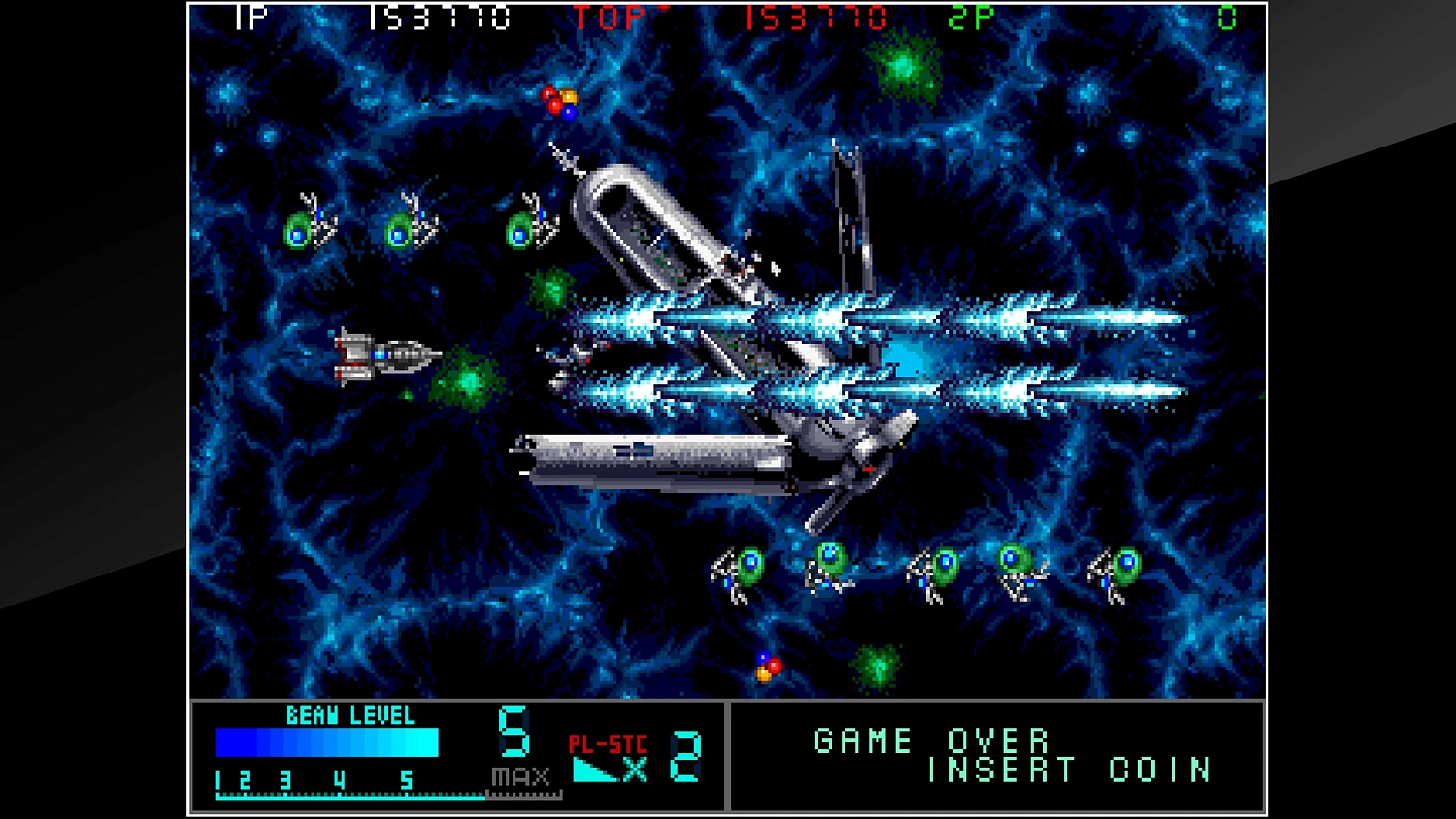Select beam level marker 3 on the scale
This screenshot has width=1456, height=819.
coord(285,777)
